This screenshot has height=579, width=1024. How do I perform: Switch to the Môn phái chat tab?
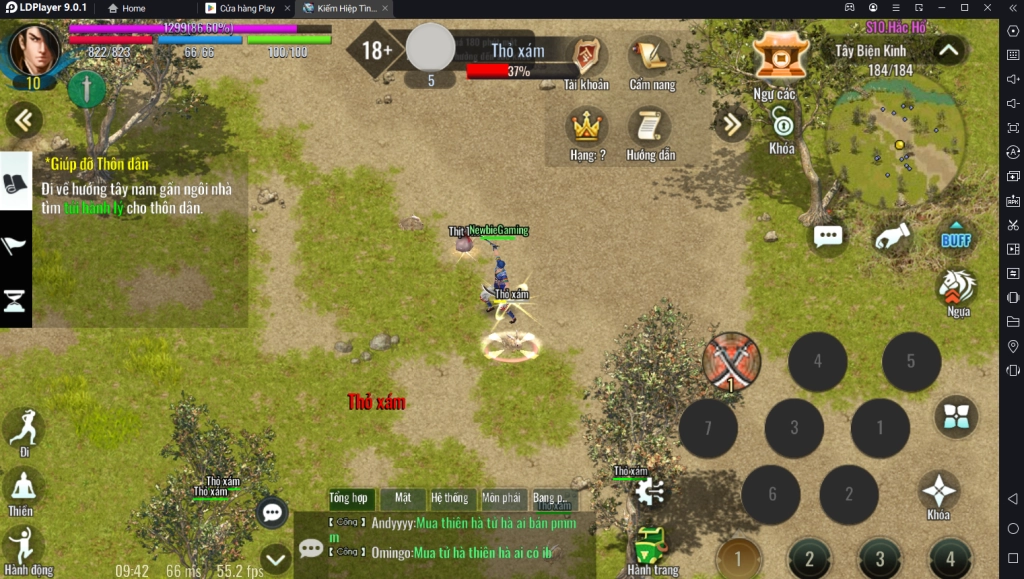(501, 498)
